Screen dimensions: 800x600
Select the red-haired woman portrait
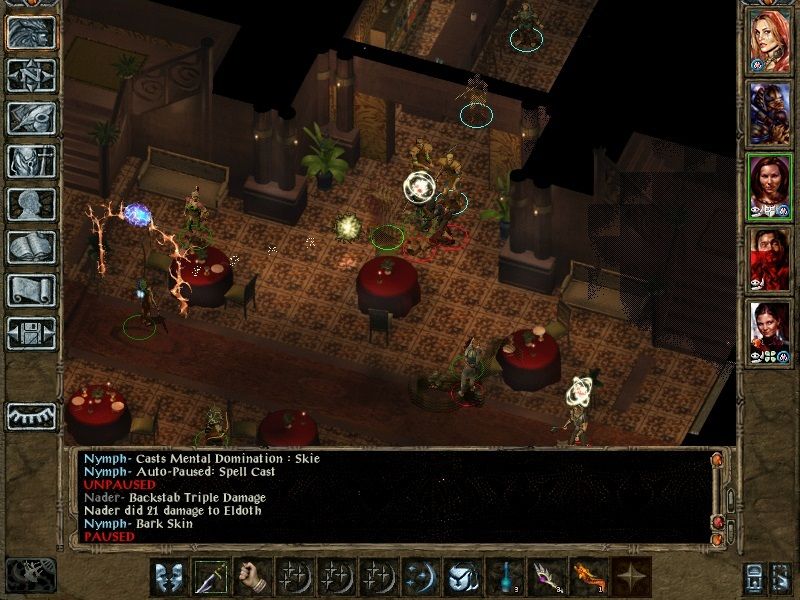(769, 41)
